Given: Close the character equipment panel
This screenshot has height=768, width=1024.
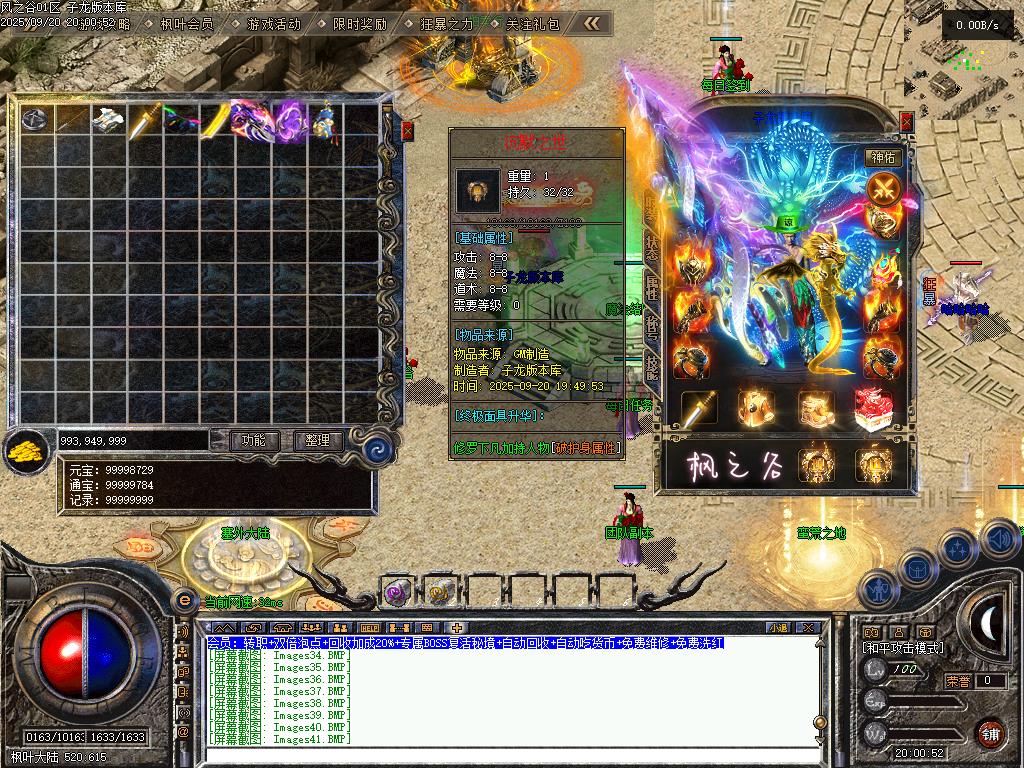Looking at the screenshot, I should (906, 121).
